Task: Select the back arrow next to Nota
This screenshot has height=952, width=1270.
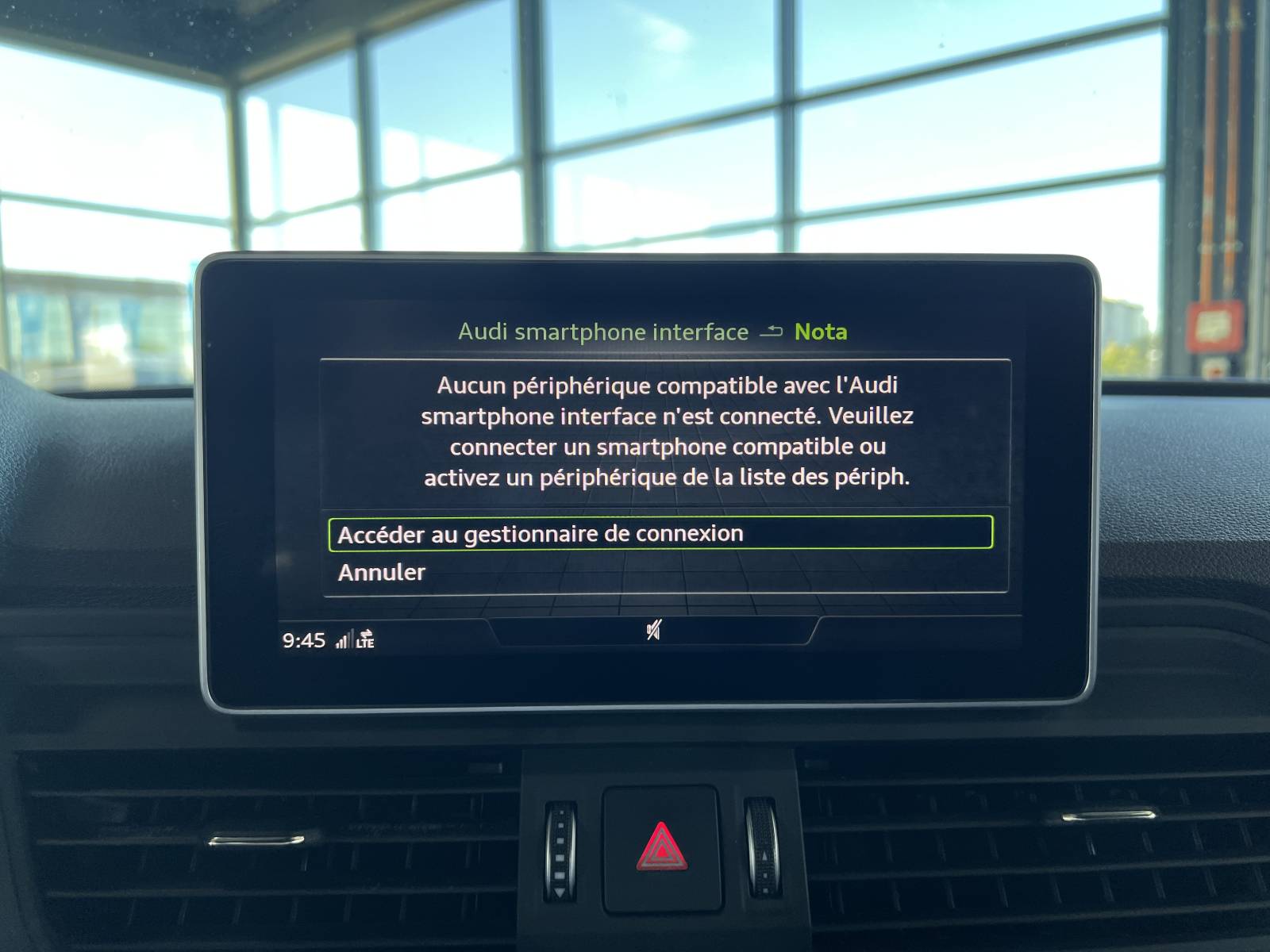Action: click(x=772, y=332)
